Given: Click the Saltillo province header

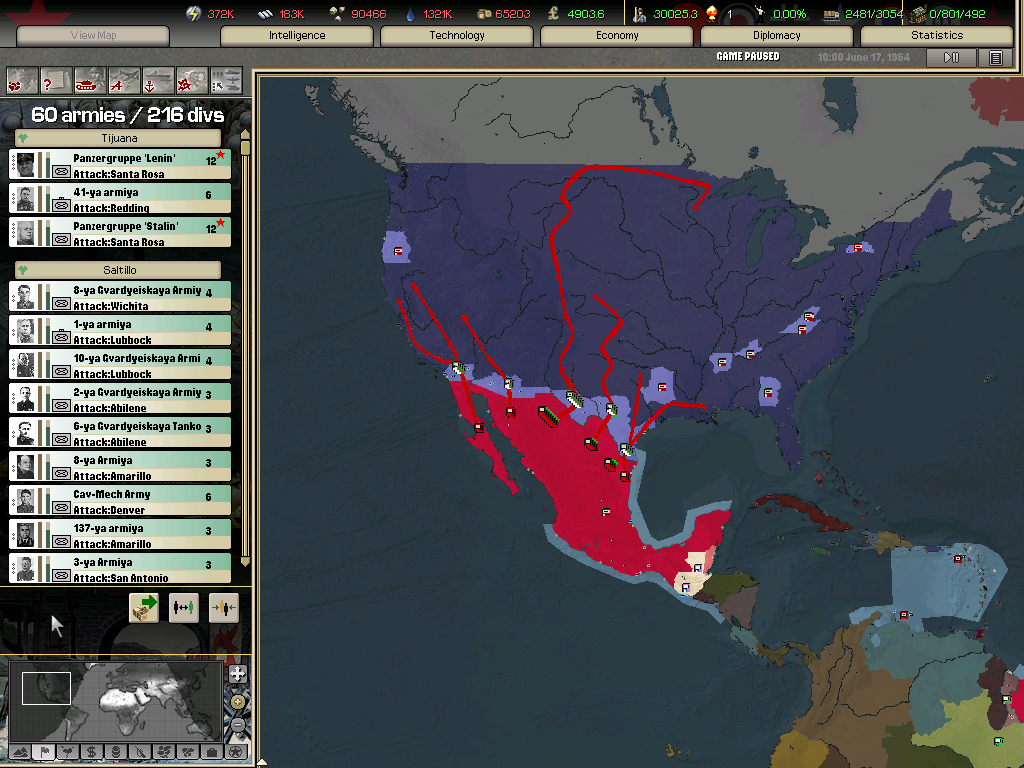Looking at the screenshot, I should click(x=119, y=270).
